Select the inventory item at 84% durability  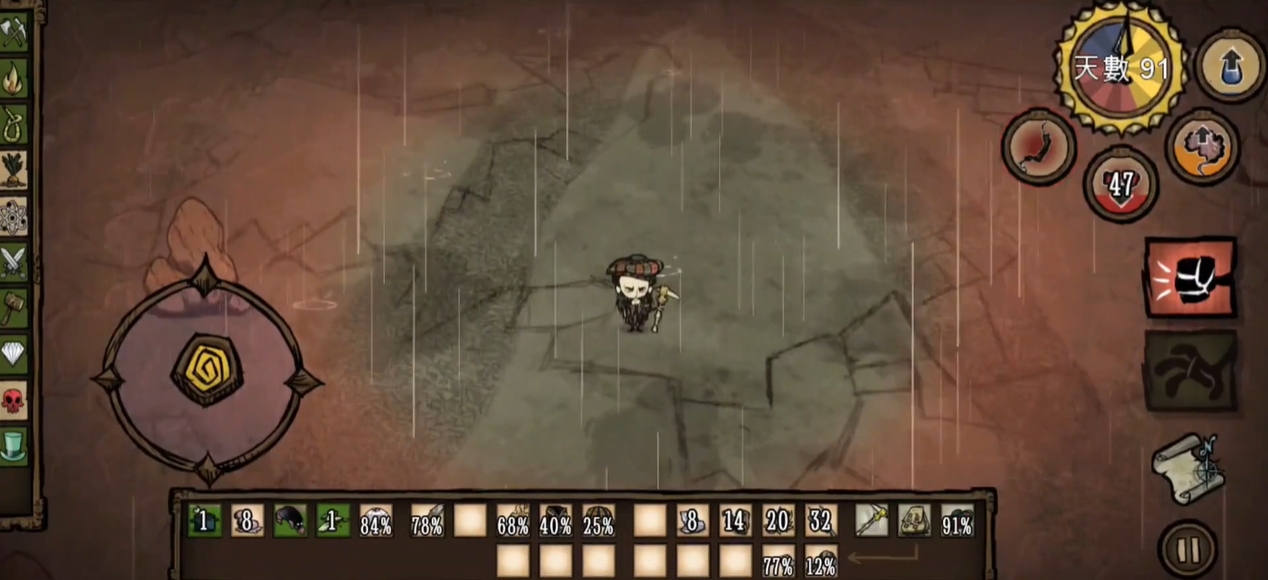coord(376,520)
